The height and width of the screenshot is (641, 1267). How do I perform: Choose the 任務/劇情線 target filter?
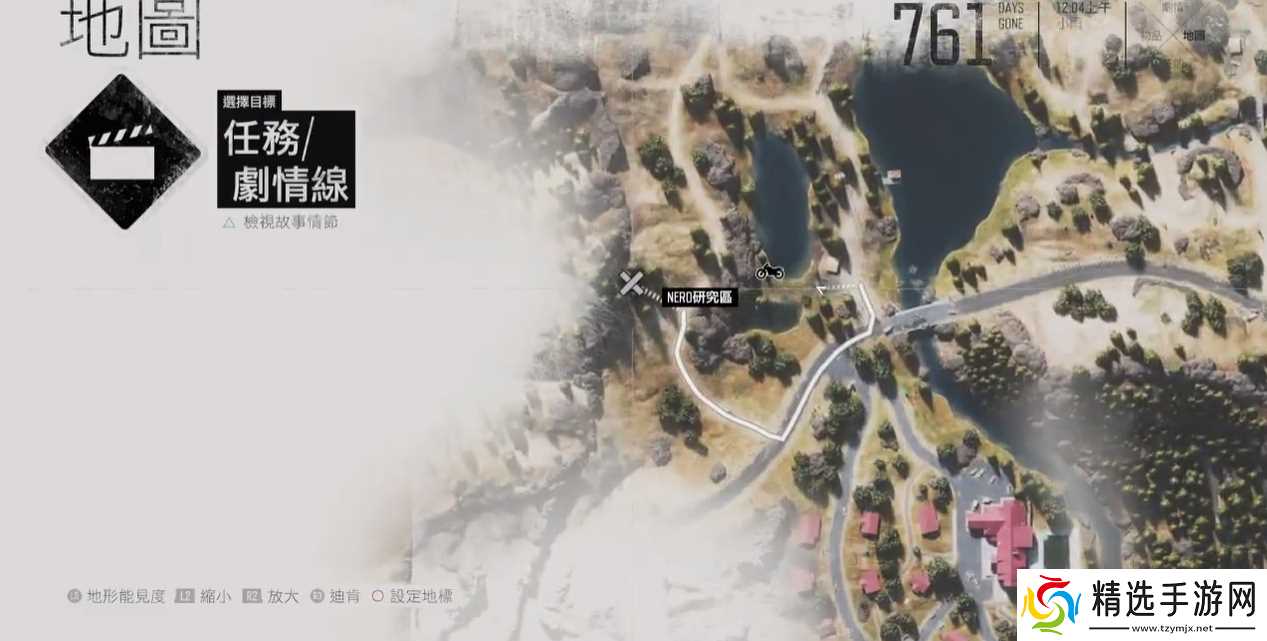click(287, 158)
